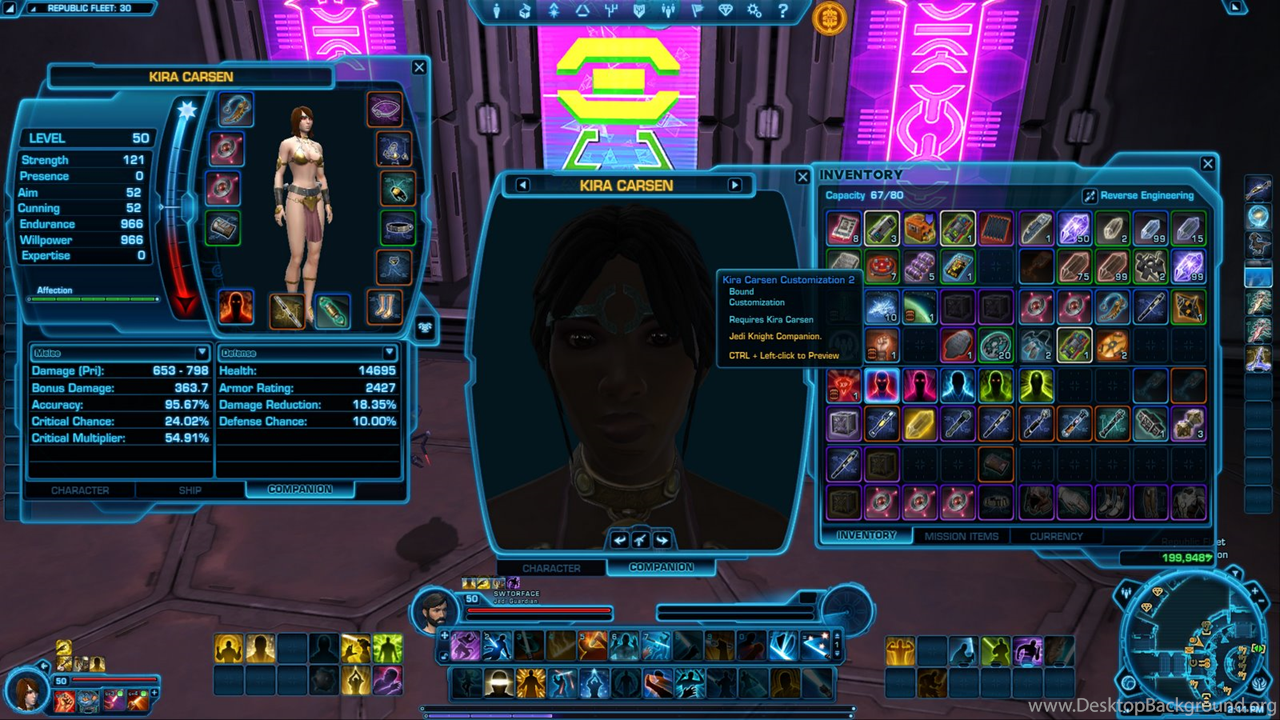This screenshot has width=1280, height=720.
Task: Select the Companion tab in the stats panel
Action: pyautogui.click(x=300, y=489)
